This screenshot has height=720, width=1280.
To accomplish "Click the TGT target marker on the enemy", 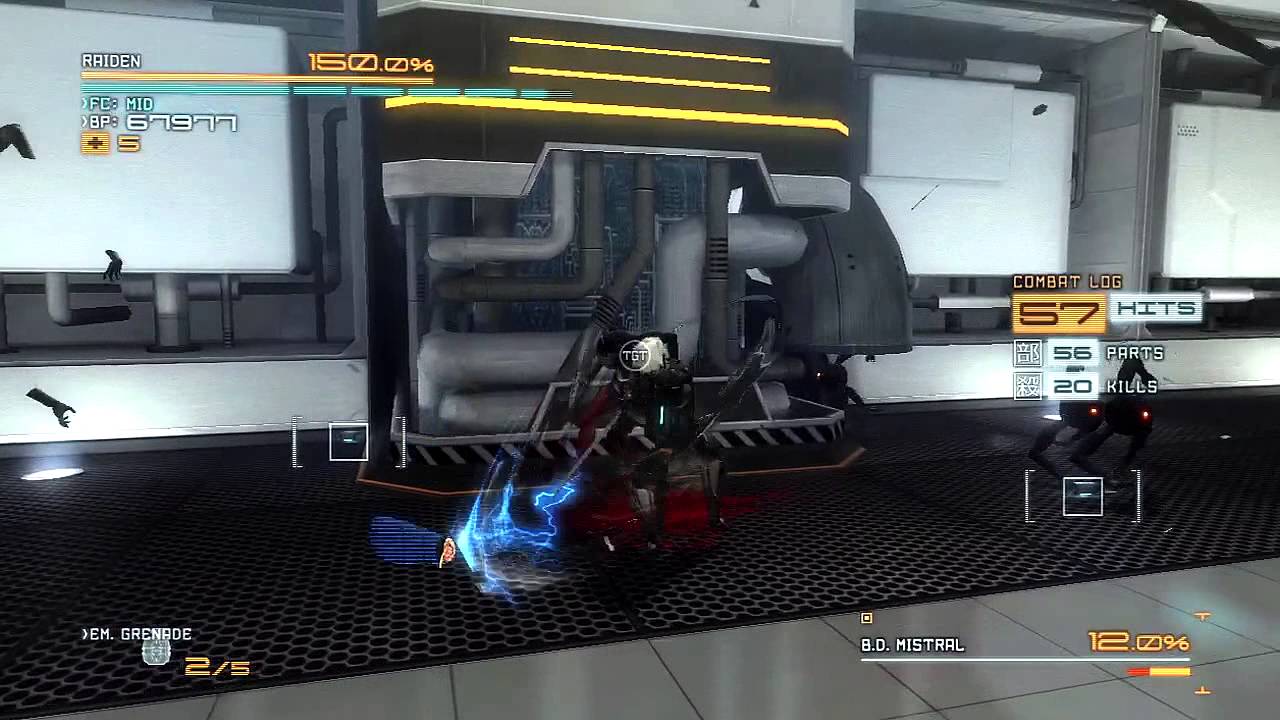I will click(x=633, y=355).
